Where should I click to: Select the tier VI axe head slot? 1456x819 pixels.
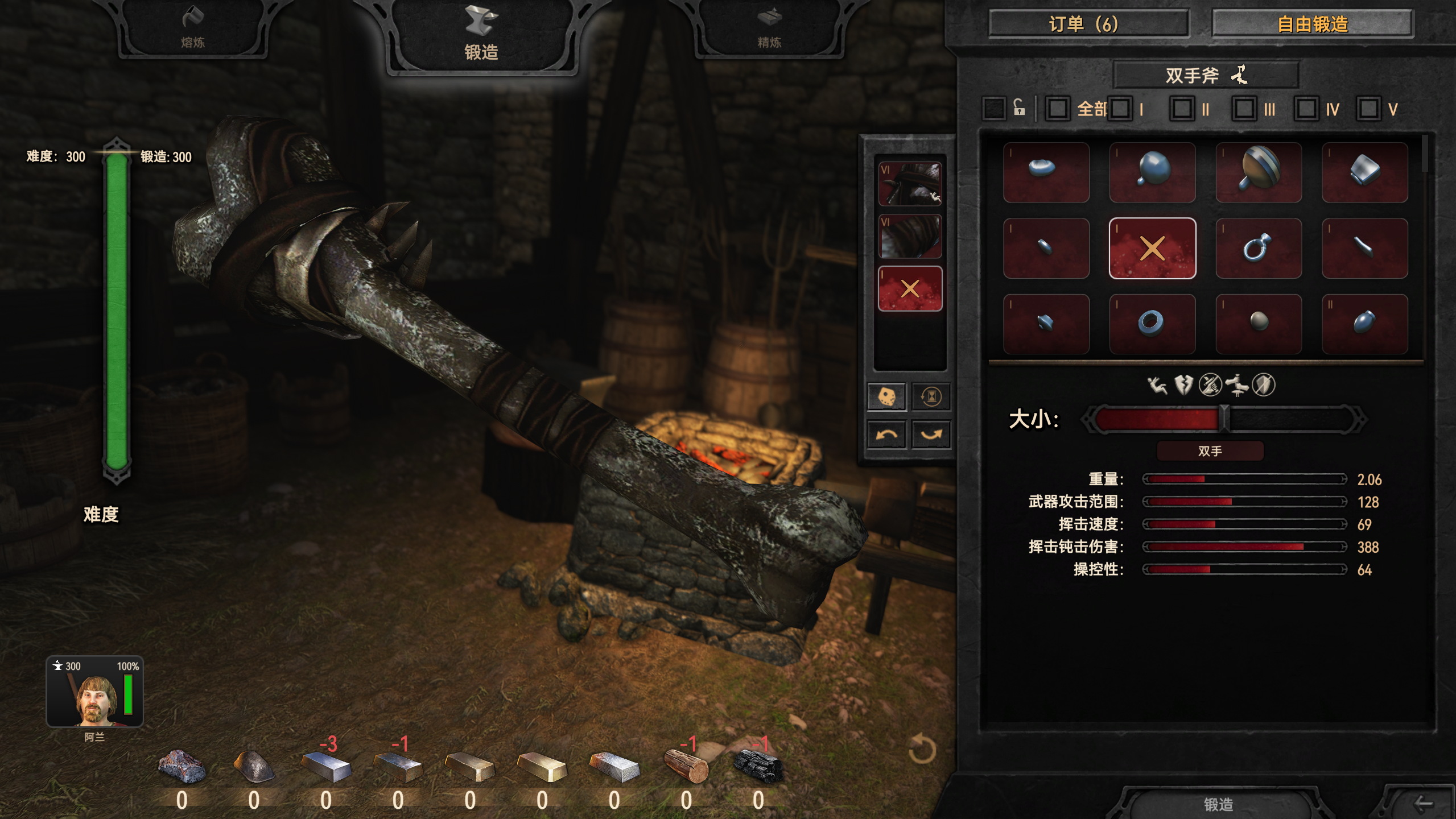point(910,184)
